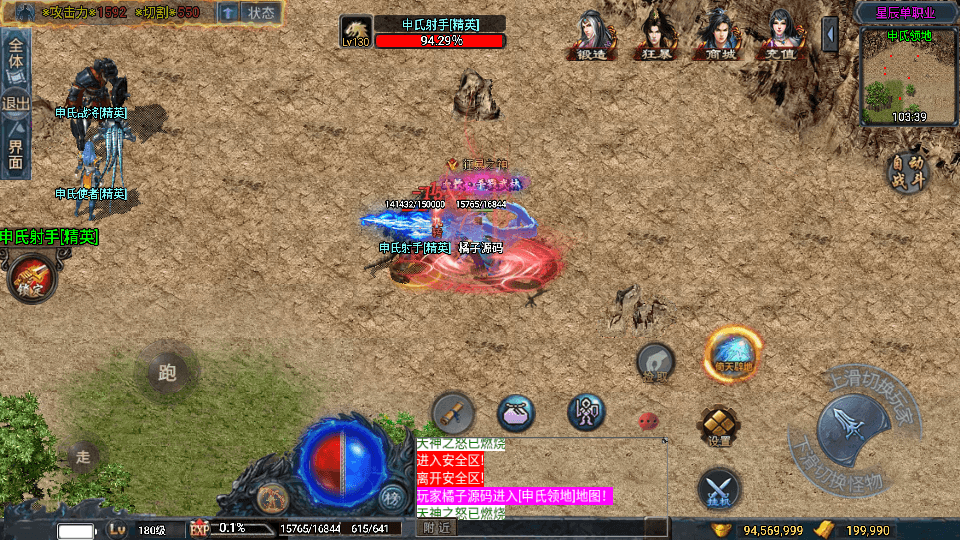This screenshot has height=540, width=960.
Task: Tap the 走 walk button
Action: click(83, 457)
